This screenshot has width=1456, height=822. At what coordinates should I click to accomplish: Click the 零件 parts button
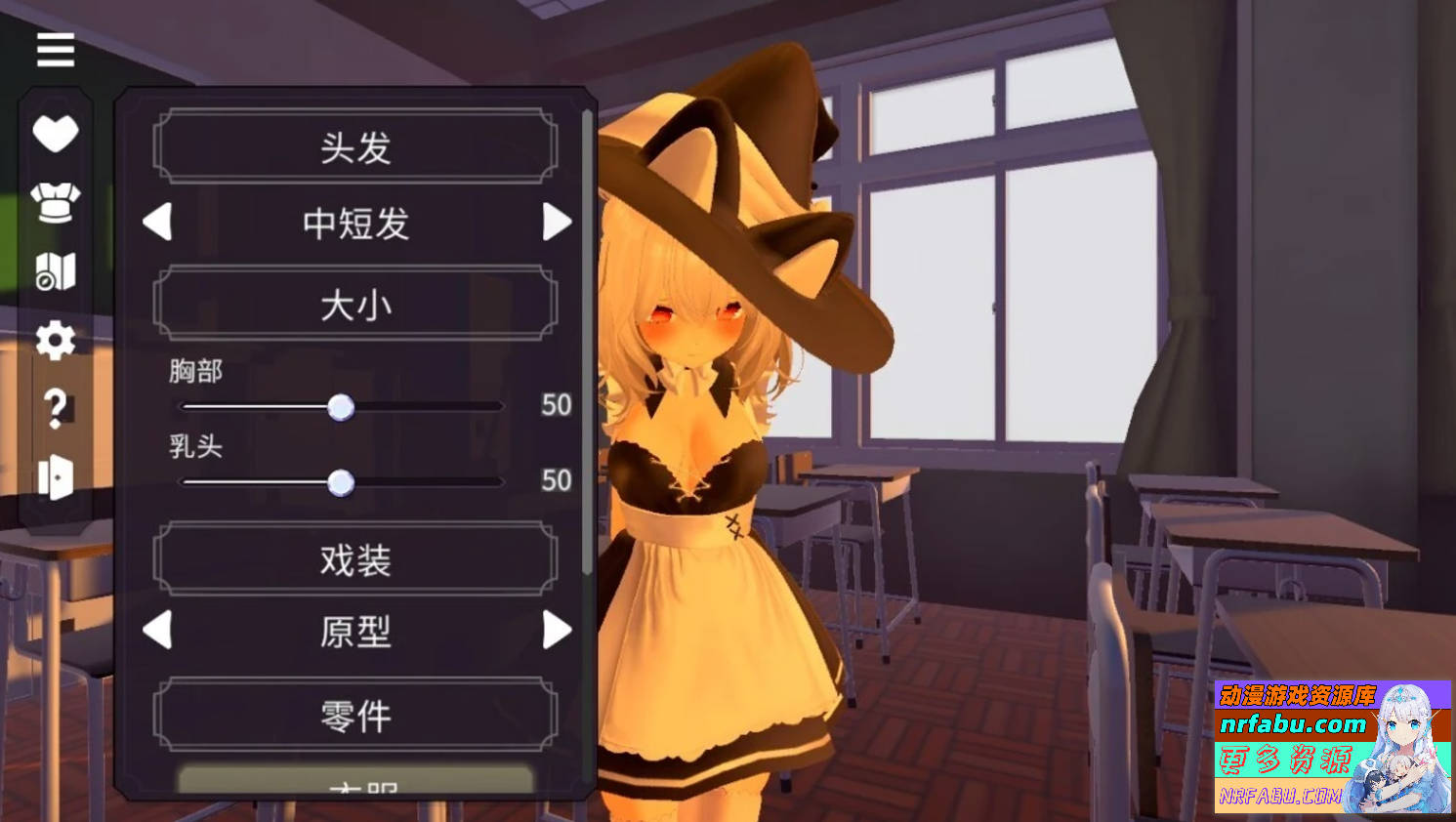coord(355,714)
